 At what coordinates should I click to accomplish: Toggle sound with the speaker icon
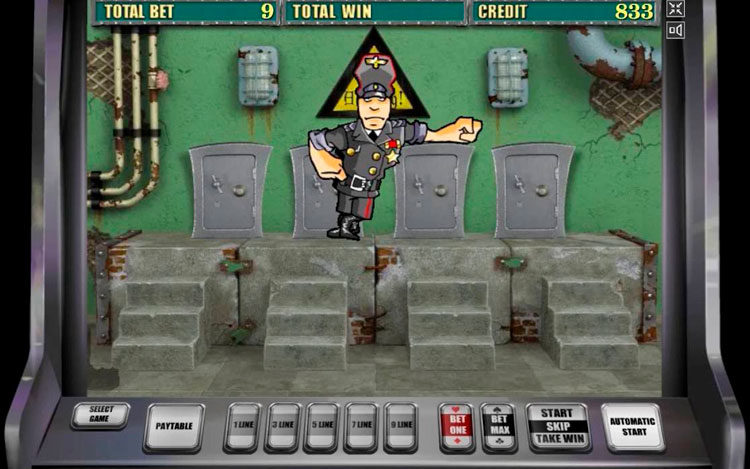(675, 31)
